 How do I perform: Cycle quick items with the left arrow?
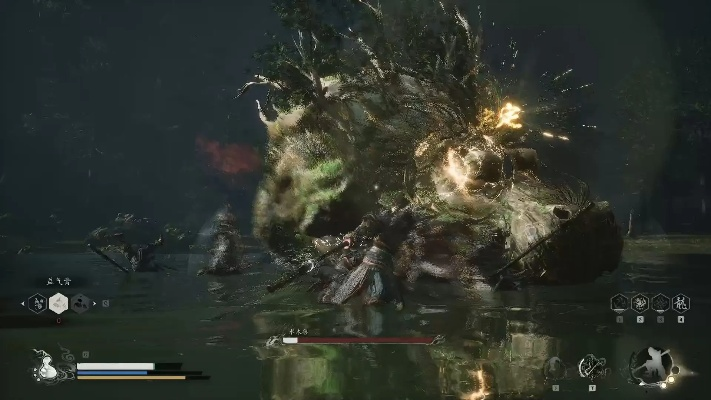pyautogui.click(x=22, y=302)
